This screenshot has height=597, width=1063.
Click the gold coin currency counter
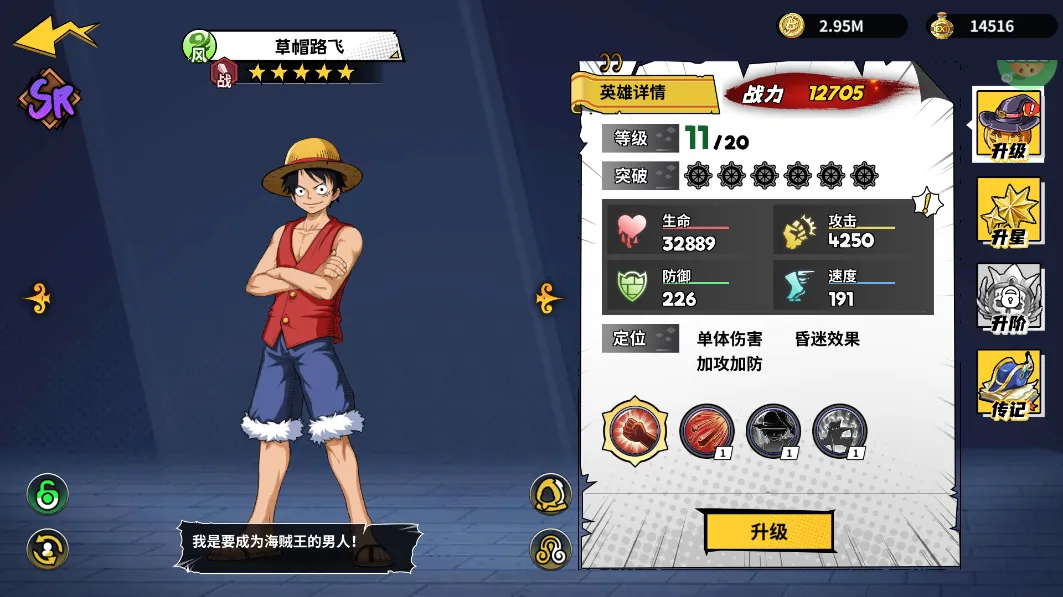click(x=842, y=26)
